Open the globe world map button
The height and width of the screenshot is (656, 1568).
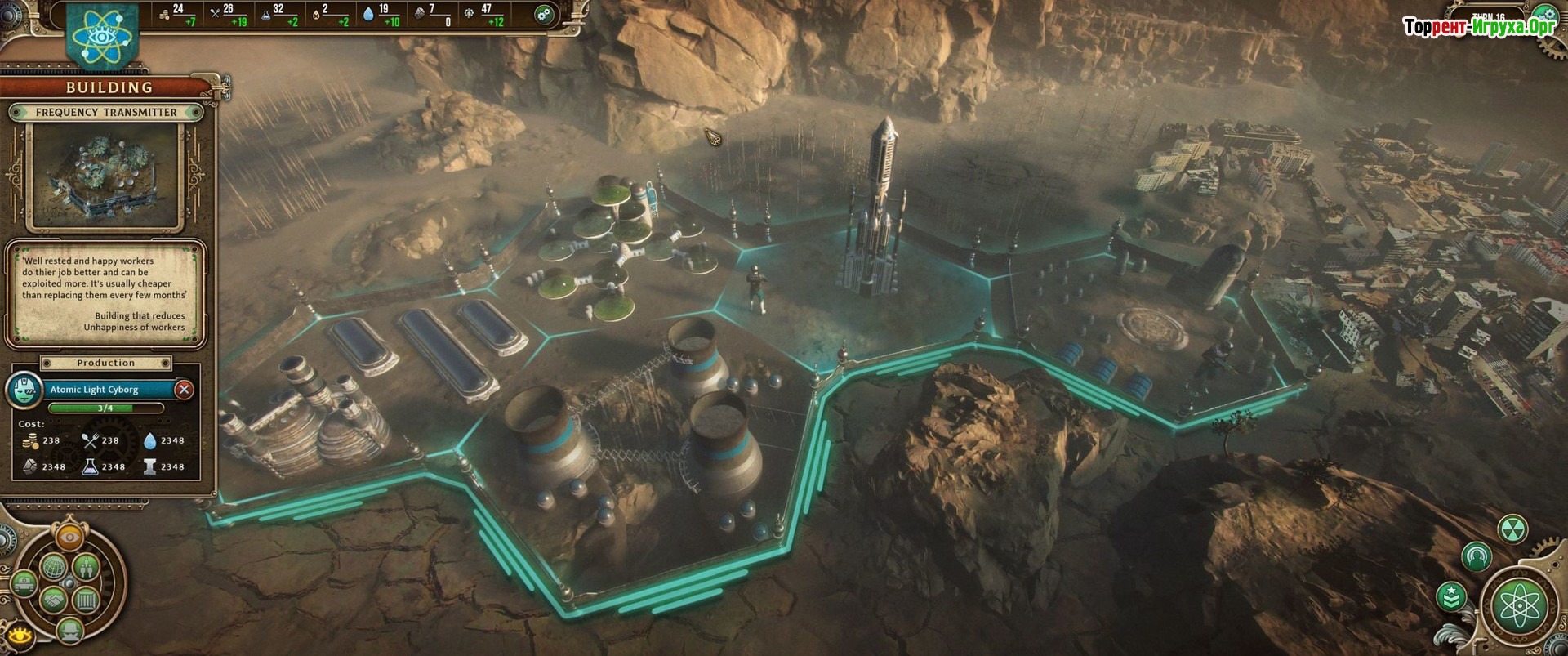point(52,565)
